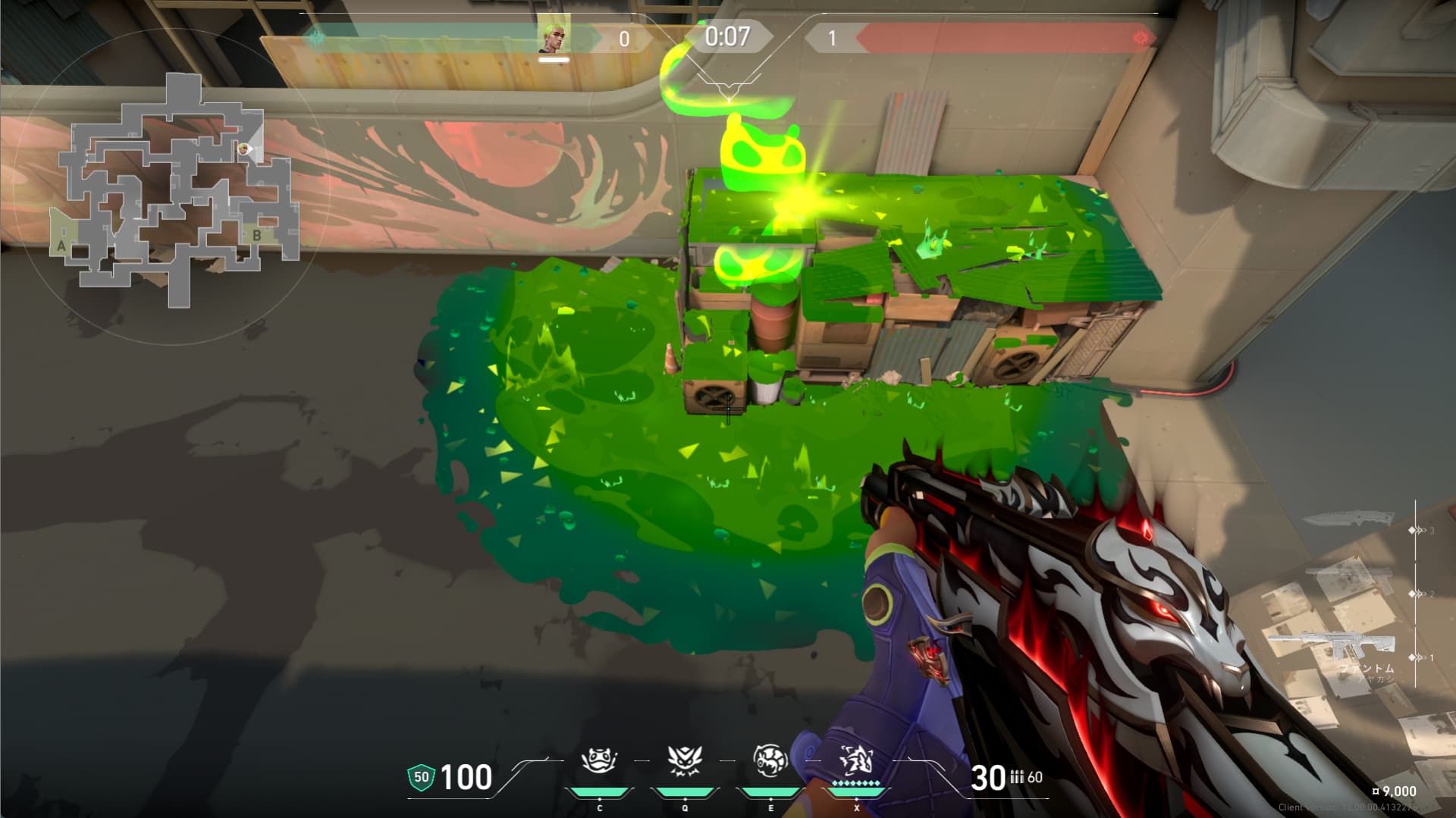Select the Mosh Pit ability icon
Image resolution: width=1456 pixels, height=818 pixels.
coord(599,760)
